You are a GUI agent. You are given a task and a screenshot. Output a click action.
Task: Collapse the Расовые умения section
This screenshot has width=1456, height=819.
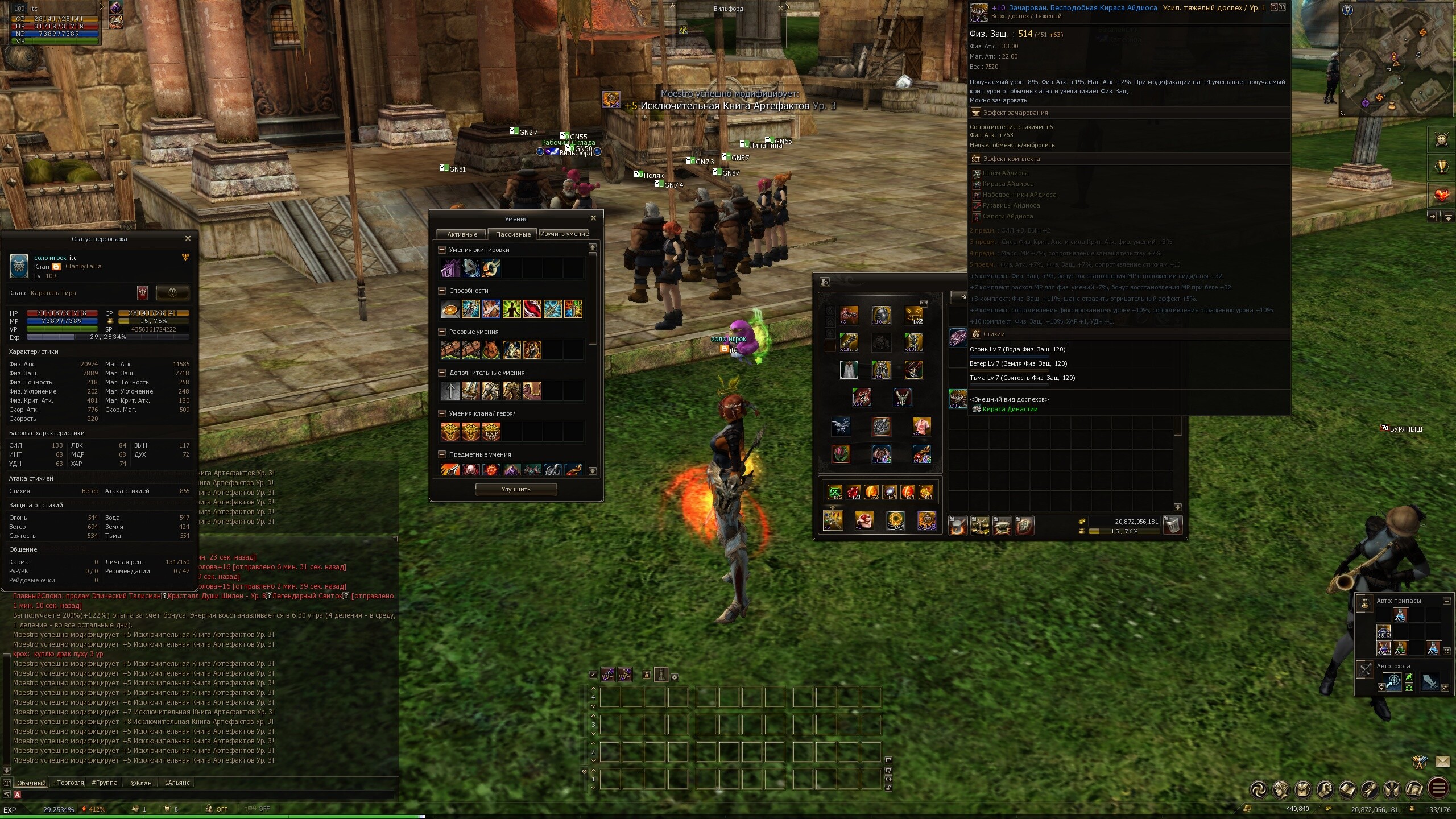[x=442, y=332]
